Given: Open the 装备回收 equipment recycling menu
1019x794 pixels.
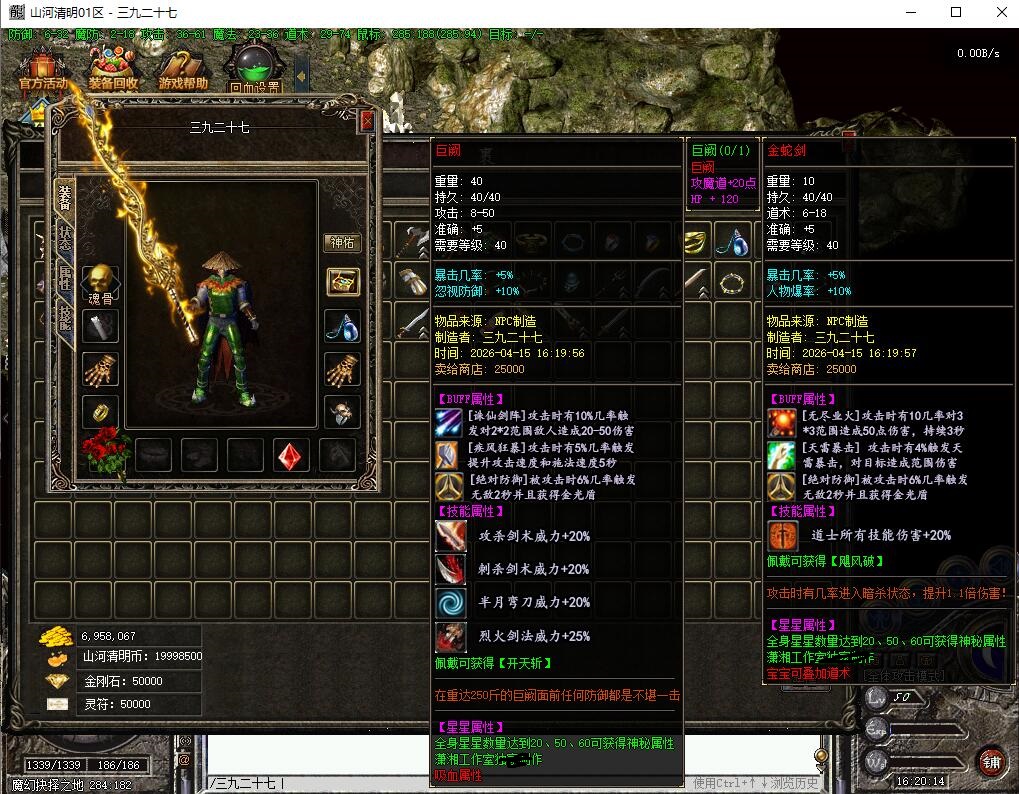Looking at the screenshot, I should tap(112, 72).
